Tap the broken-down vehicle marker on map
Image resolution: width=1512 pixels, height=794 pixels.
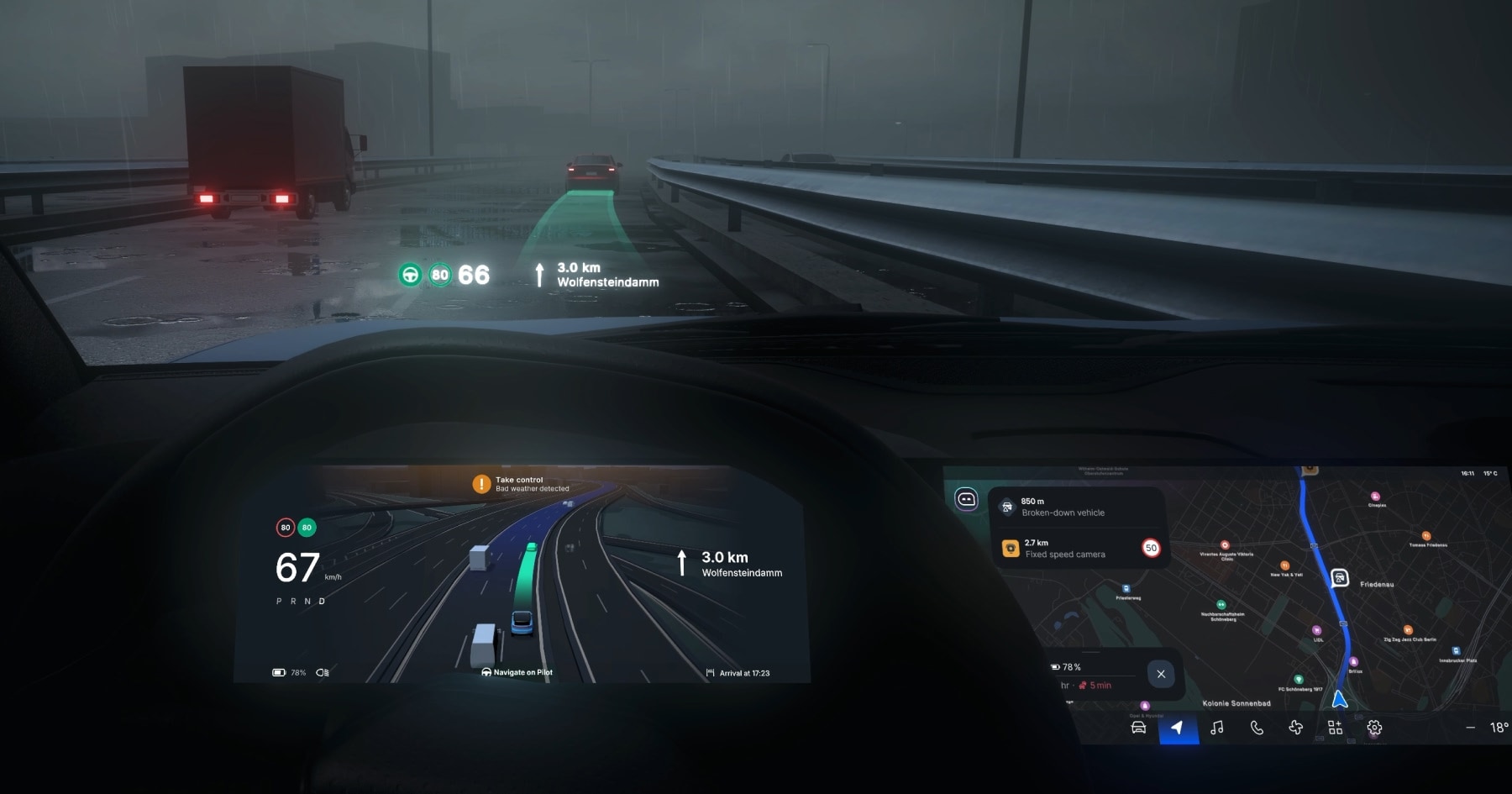[x=1340, y=578]
